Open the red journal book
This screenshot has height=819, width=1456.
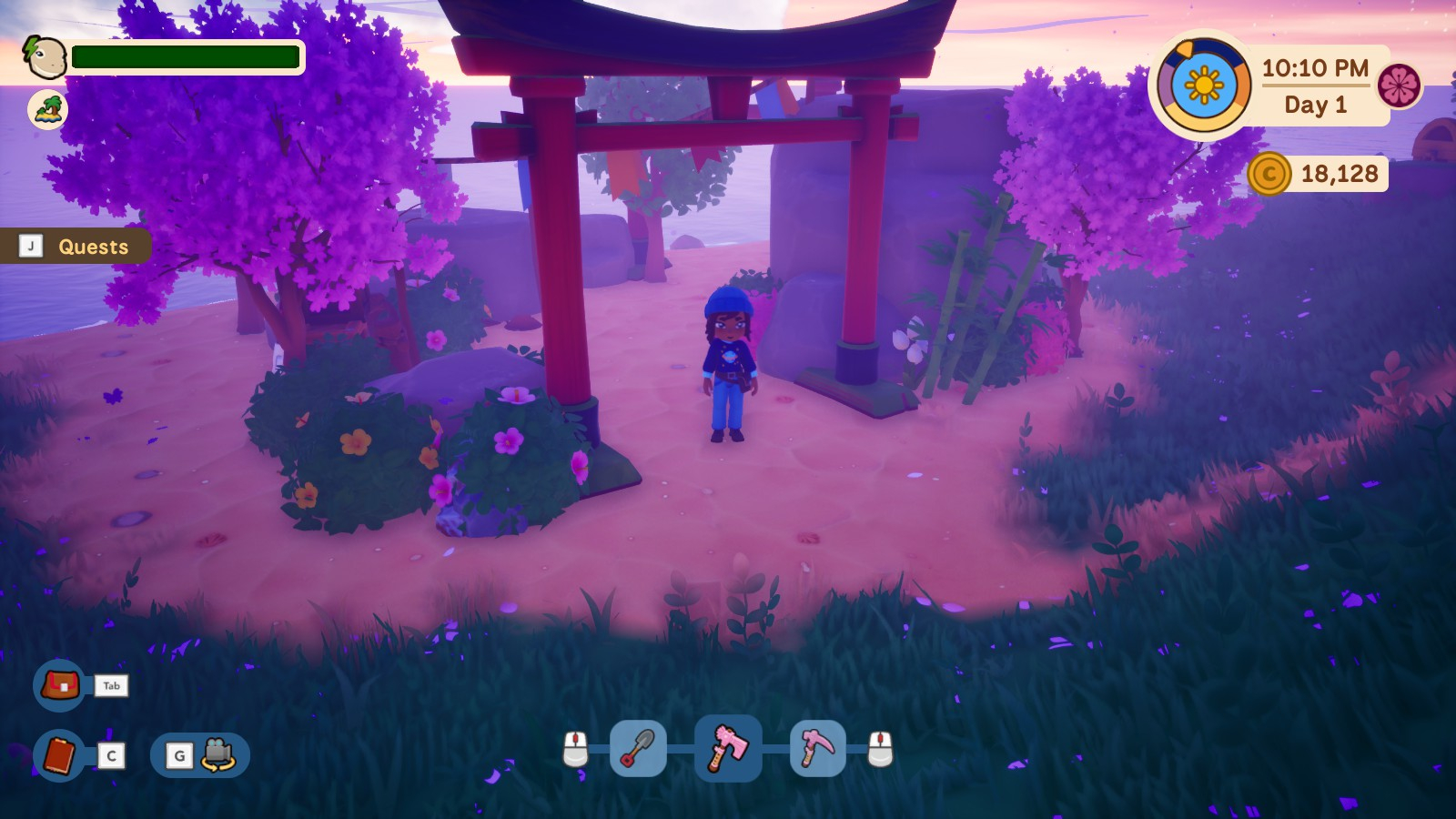[x=59, y=755]
